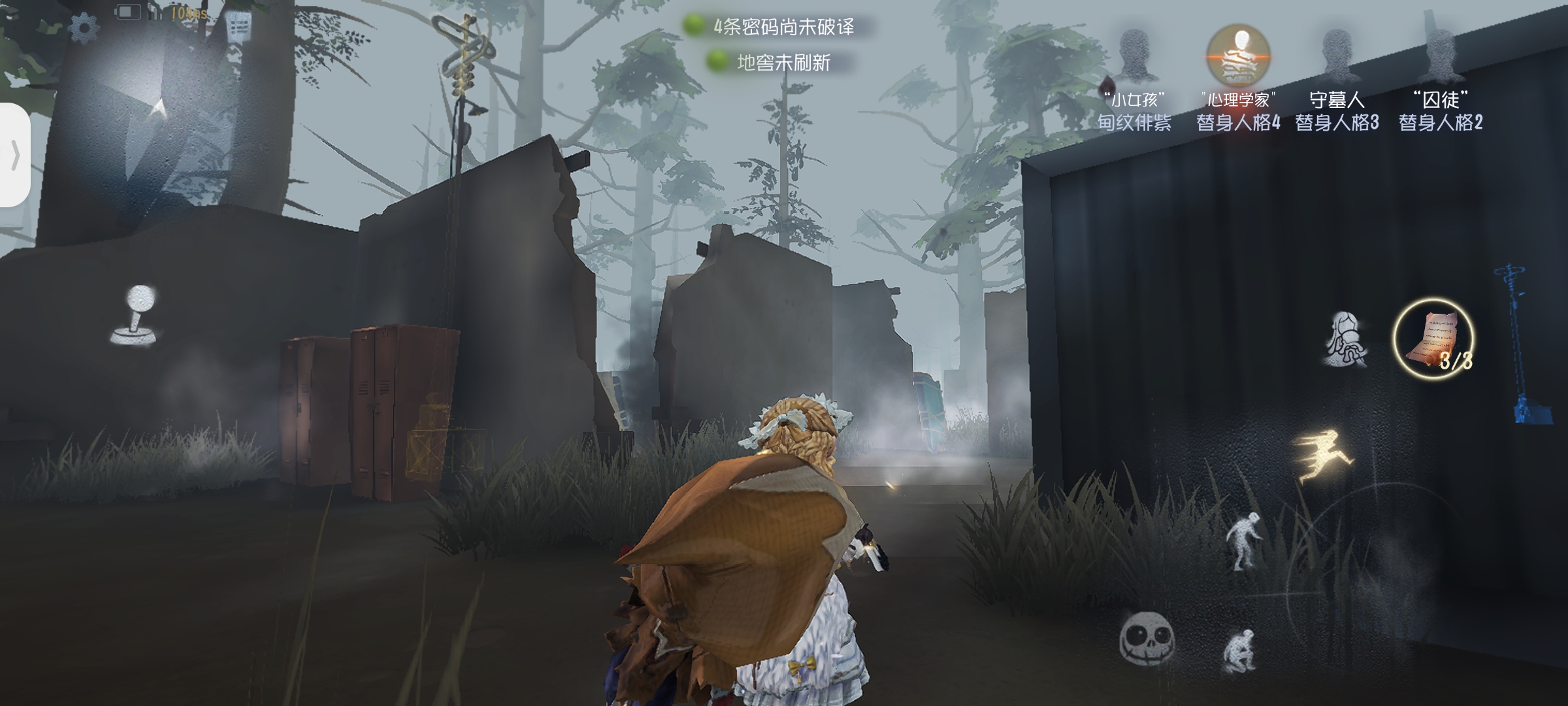Tap the grinning skull mask icon
The height and width of the screenshot is (706, 1568).
[x=1147, y=636]
